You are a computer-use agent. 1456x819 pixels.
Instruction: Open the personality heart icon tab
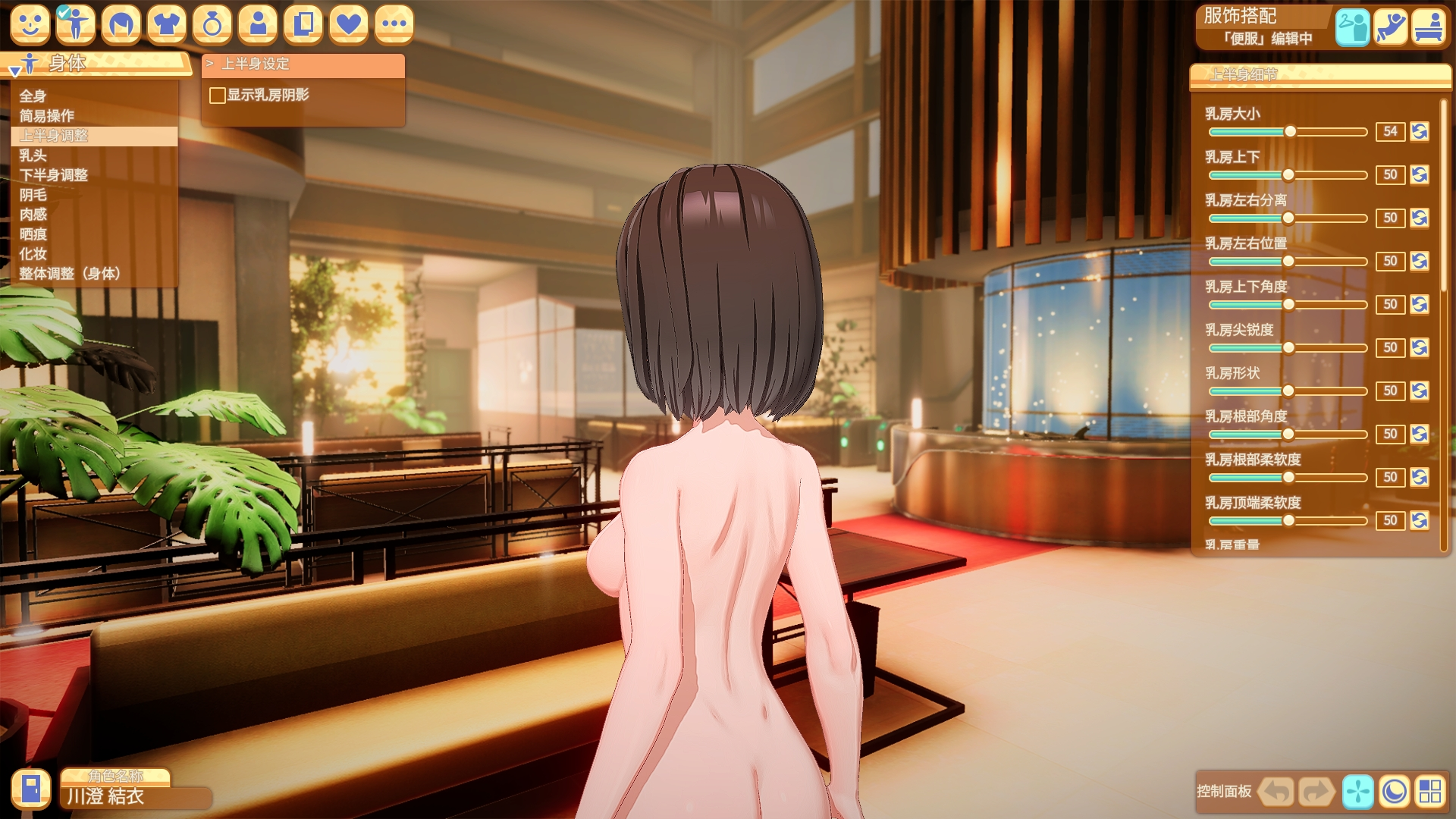[x=348, y=25]
